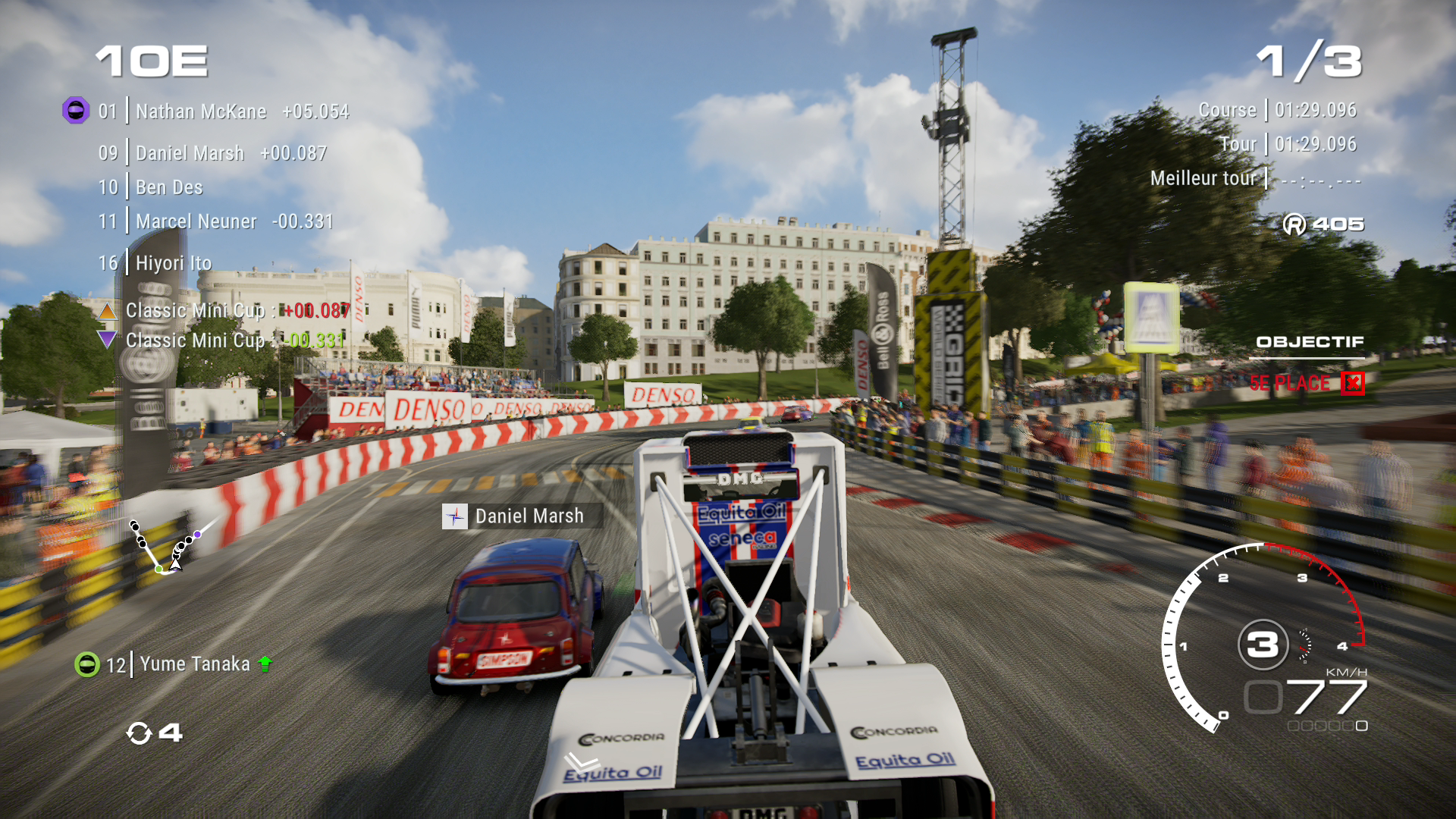
Task: Click the purple helmet icon beside Nathan McKane
Action: point(76,111)
